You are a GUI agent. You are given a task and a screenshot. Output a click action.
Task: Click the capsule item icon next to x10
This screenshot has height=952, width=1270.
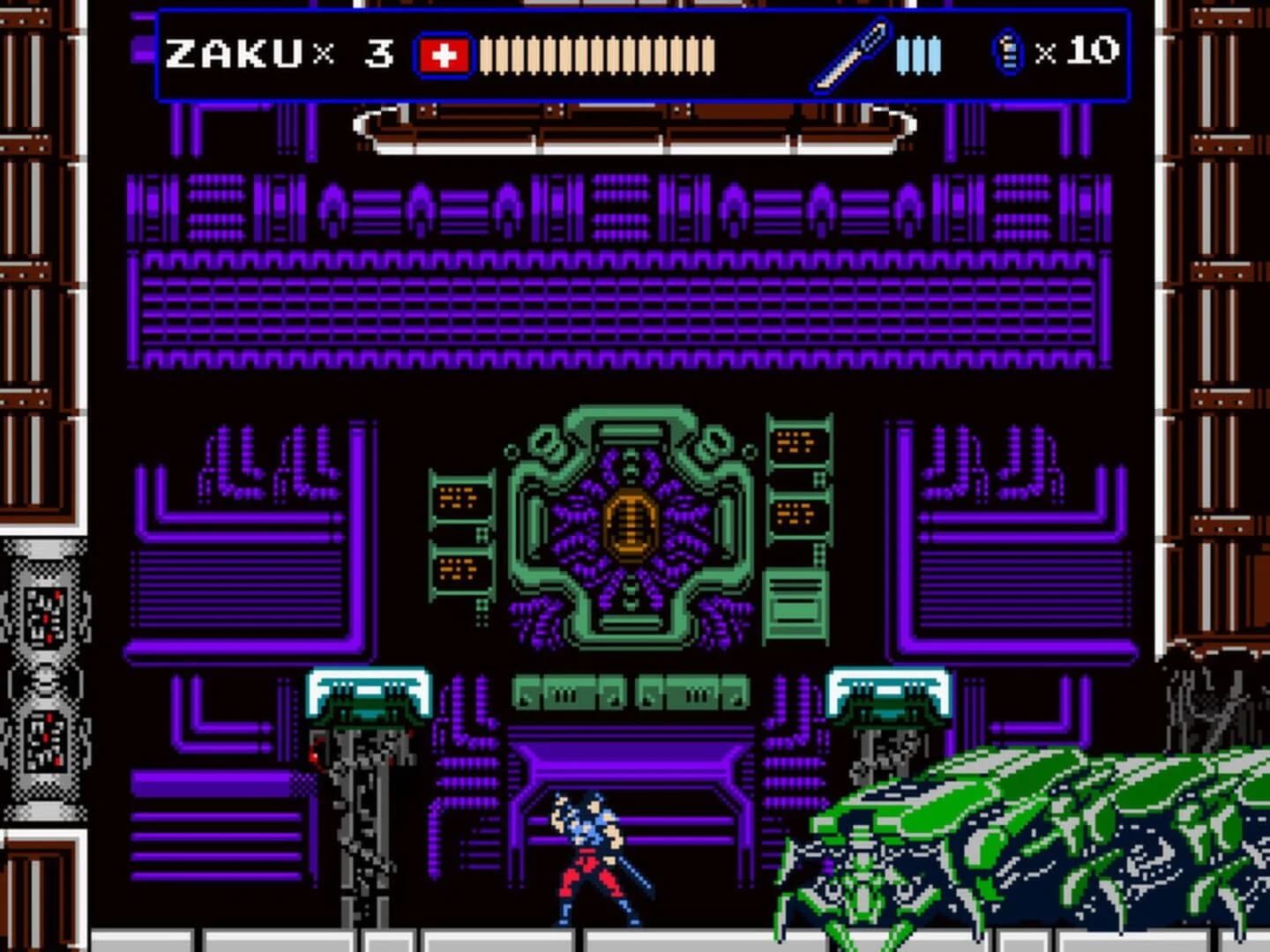pyautogui.click(x=1005, y=53)
